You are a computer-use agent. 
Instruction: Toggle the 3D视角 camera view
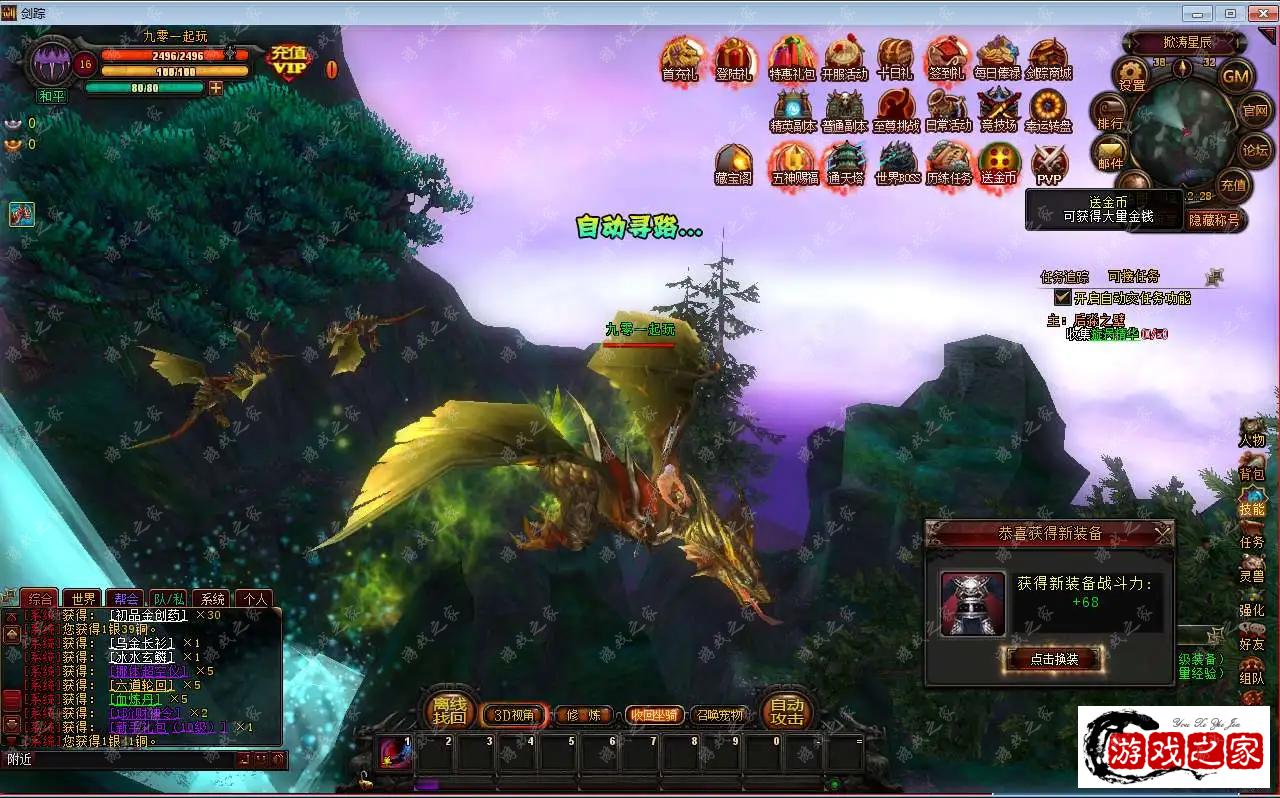[514, 715]
